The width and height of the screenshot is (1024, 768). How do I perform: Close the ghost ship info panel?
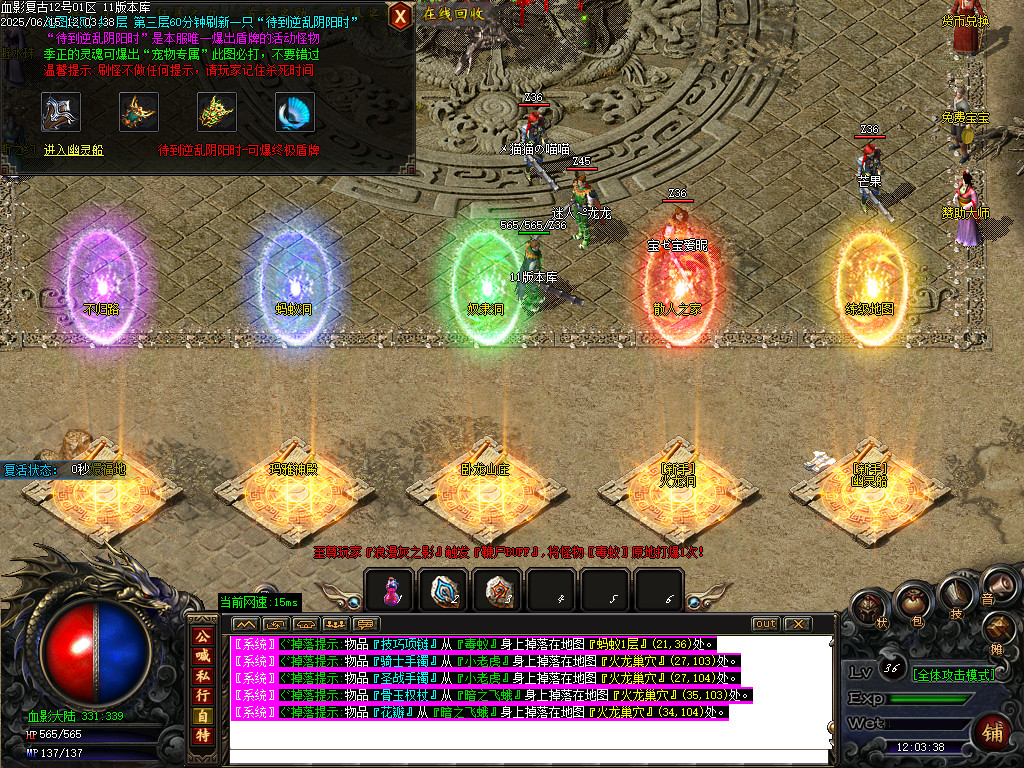(x=400, y=15)
